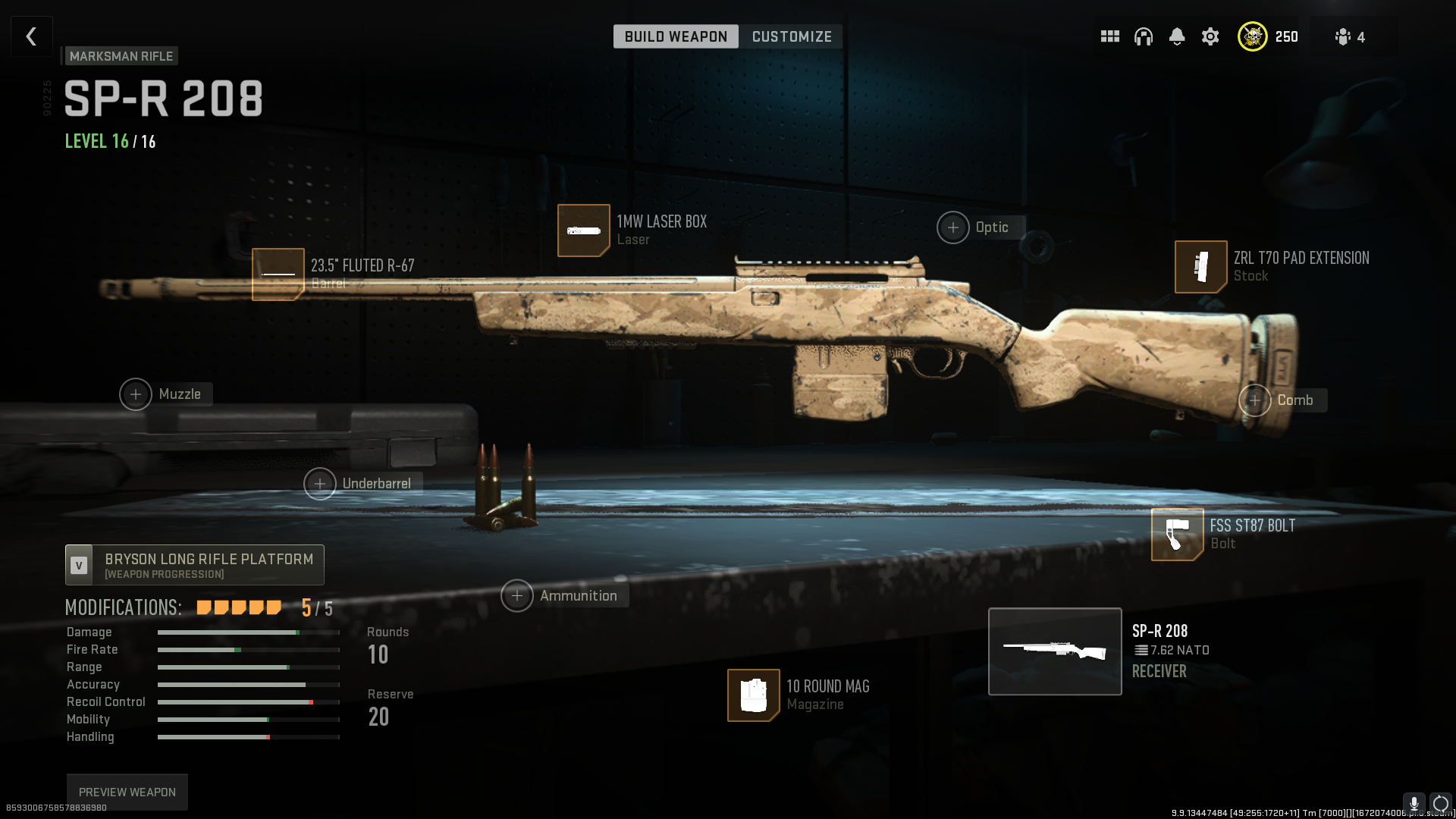Open the Customize tab
This screenshot has width=1456, height=819.
[792, 36]
